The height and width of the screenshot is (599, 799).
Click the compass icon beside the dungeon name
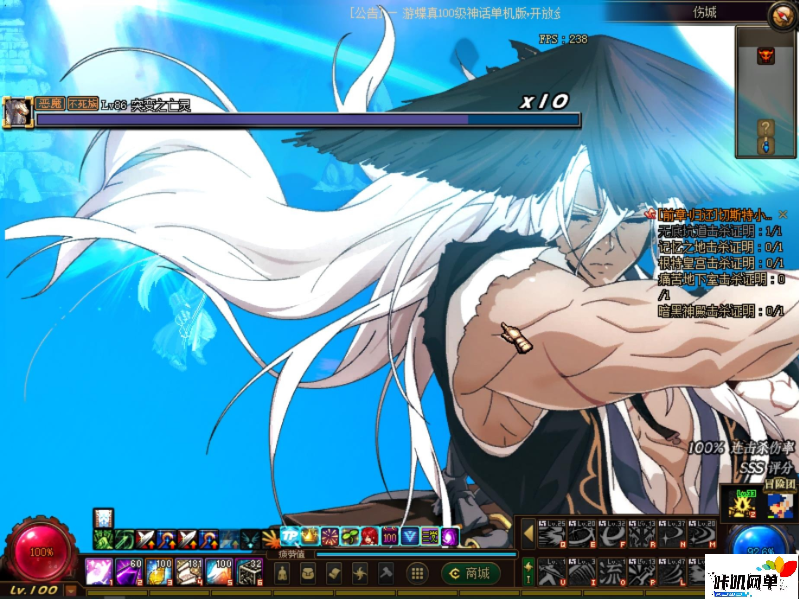(x=782, y=14)
